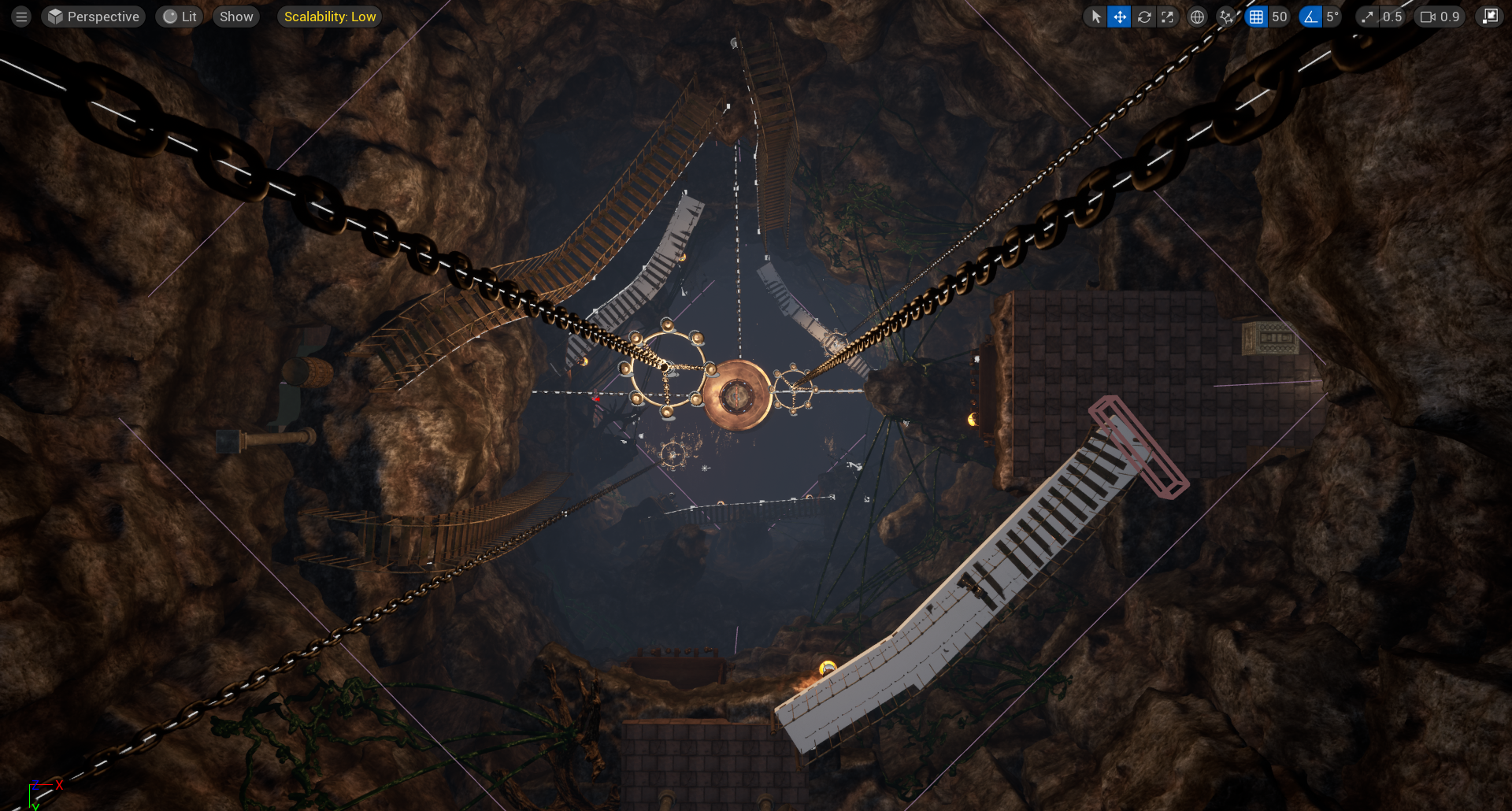Toggle the scale snapping arrow button
Viewport: 1512px width, 811px height.
point(1368,17)
